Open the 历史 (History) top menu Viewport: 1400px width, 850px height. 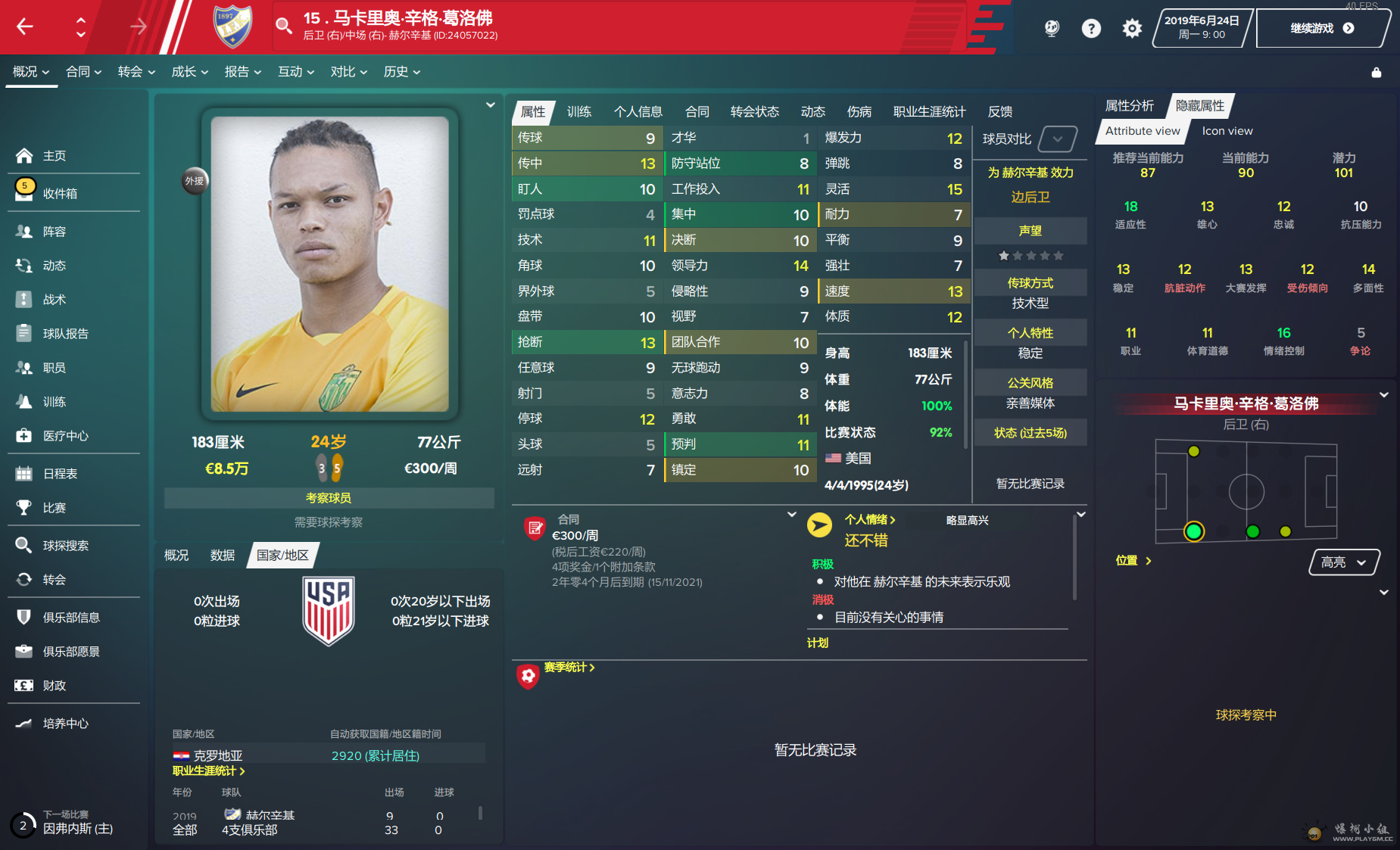click(401, 72)
